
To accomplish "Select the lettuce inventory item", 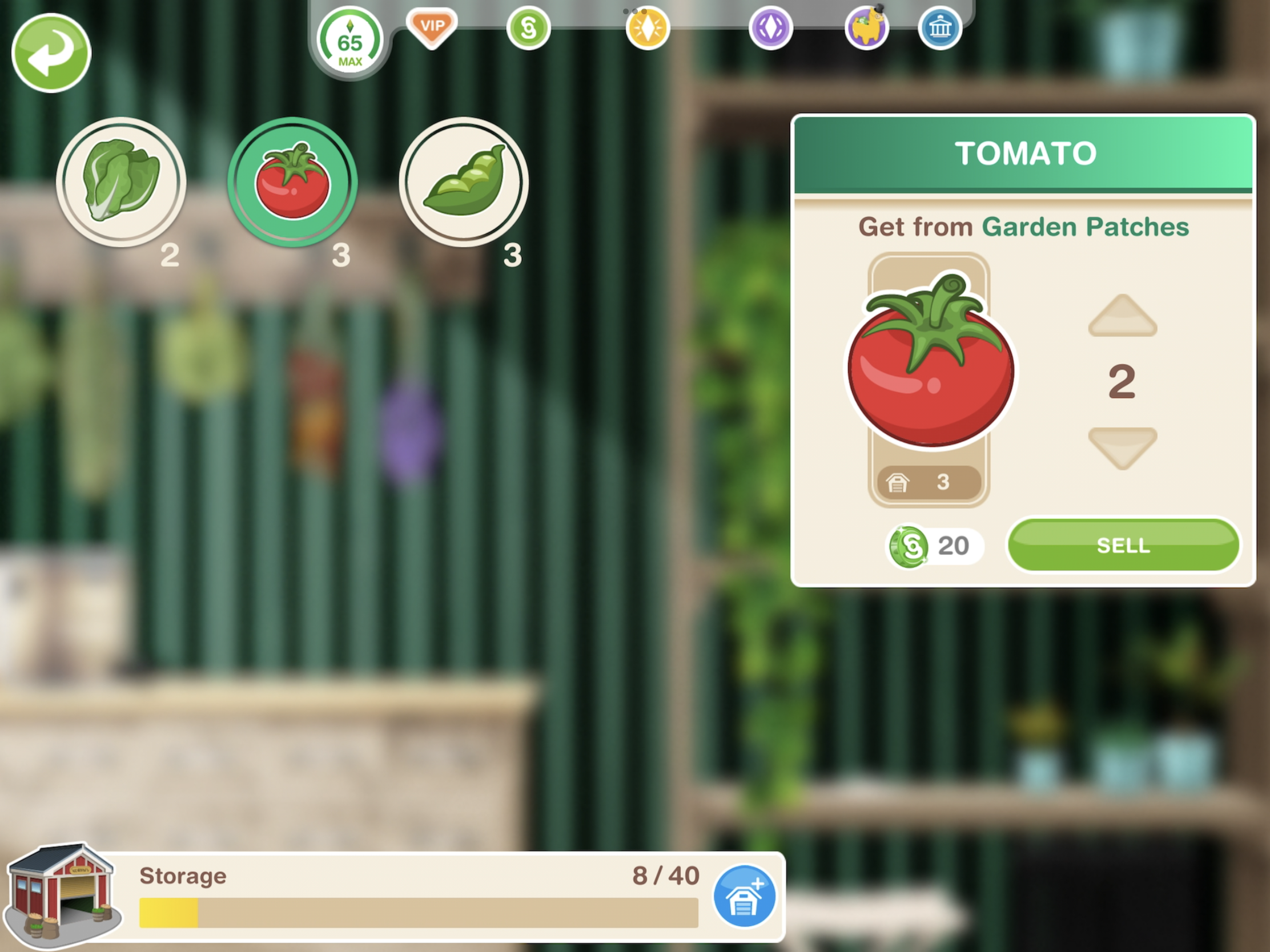I will 121,182.
